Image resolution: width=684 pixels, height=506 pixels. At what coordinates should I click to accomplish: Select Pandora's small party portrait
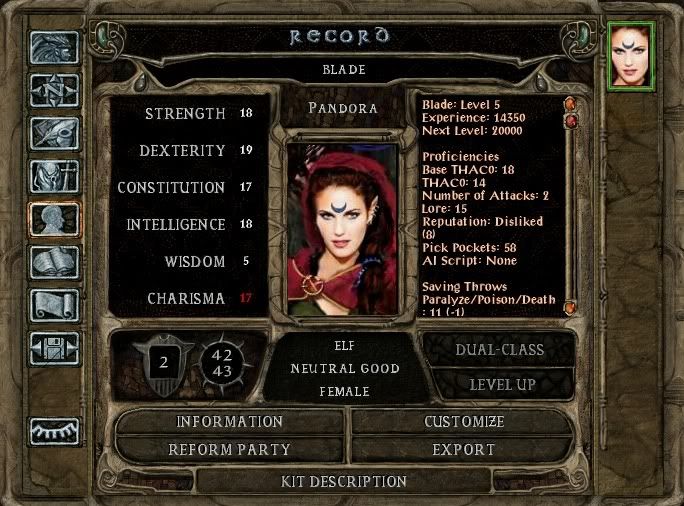631,57
